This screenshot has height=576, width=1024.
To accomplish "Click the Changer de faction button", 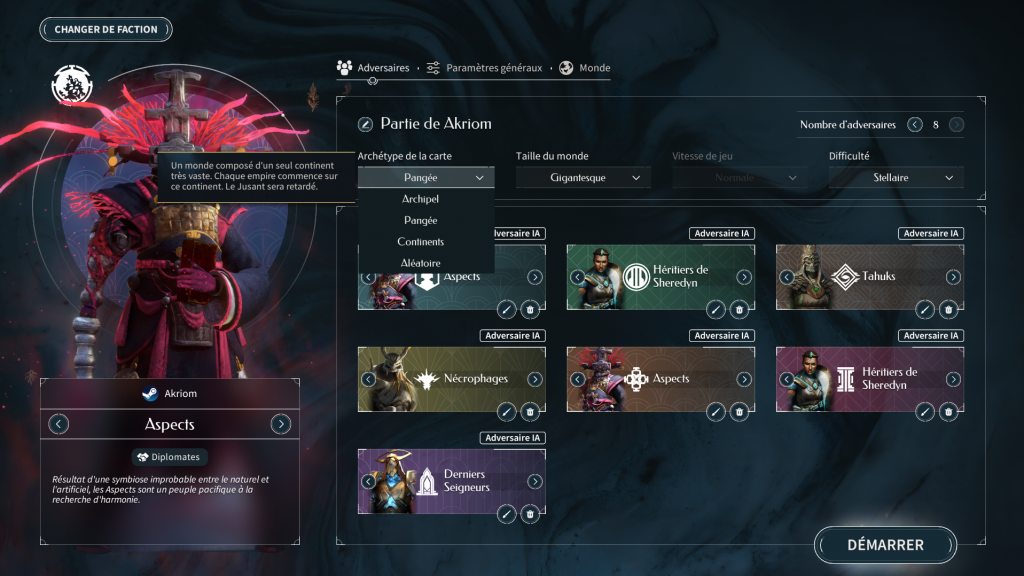I will (x=106, y=29).
